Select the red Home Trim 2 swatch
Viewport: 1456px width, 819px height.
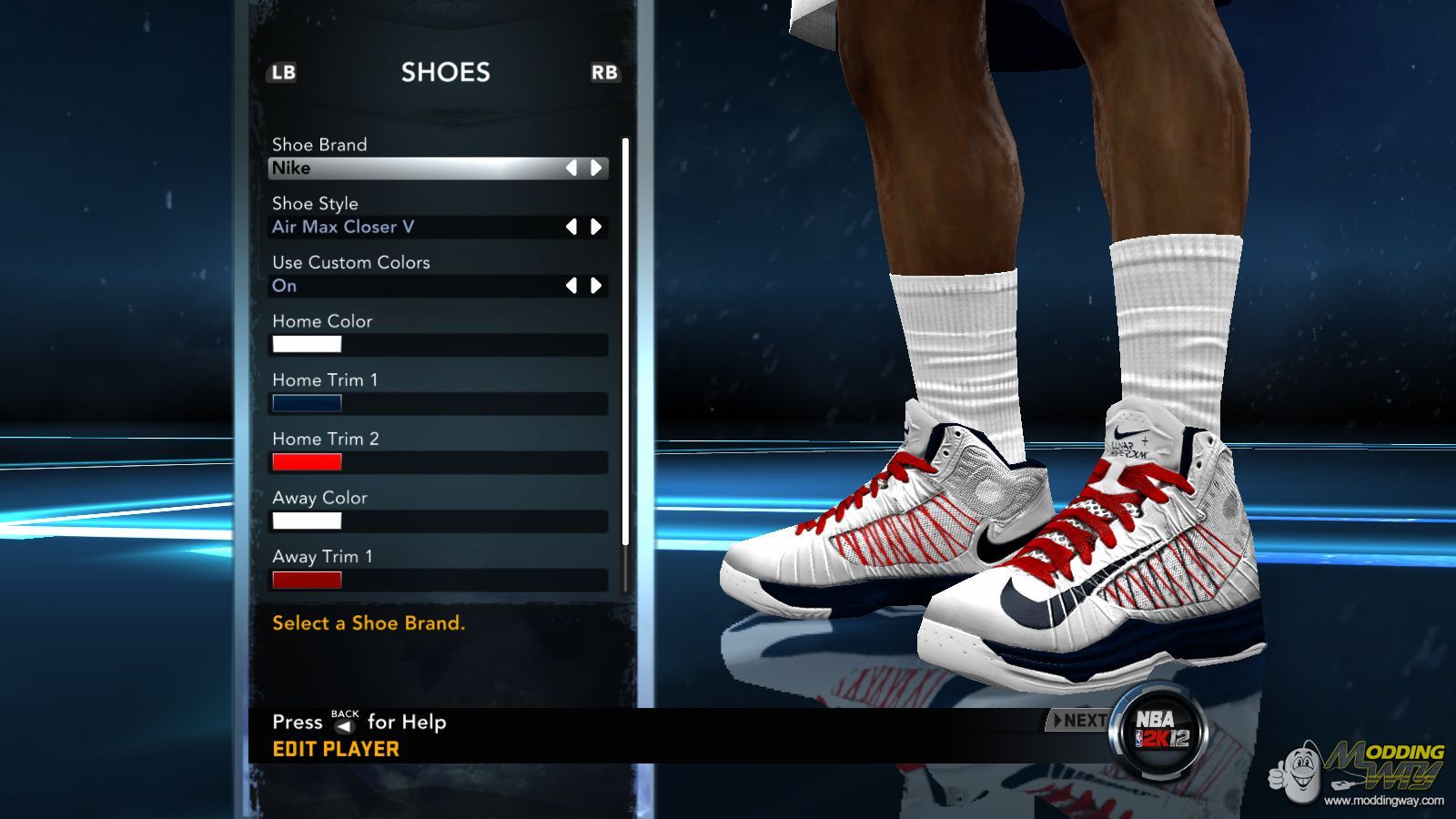307,462
